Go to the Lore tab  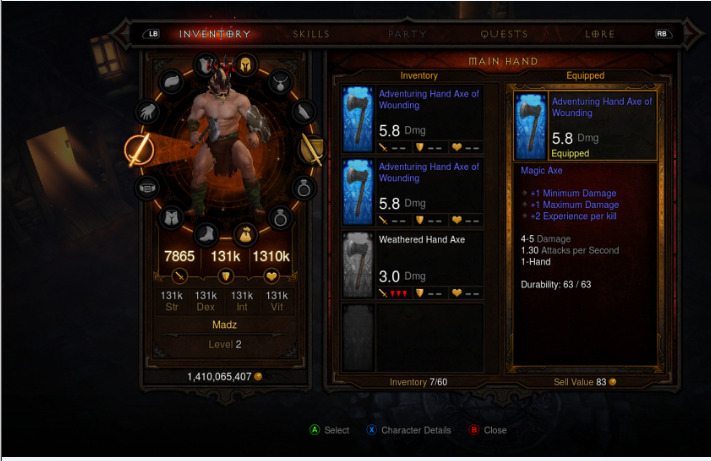[600, 34]
